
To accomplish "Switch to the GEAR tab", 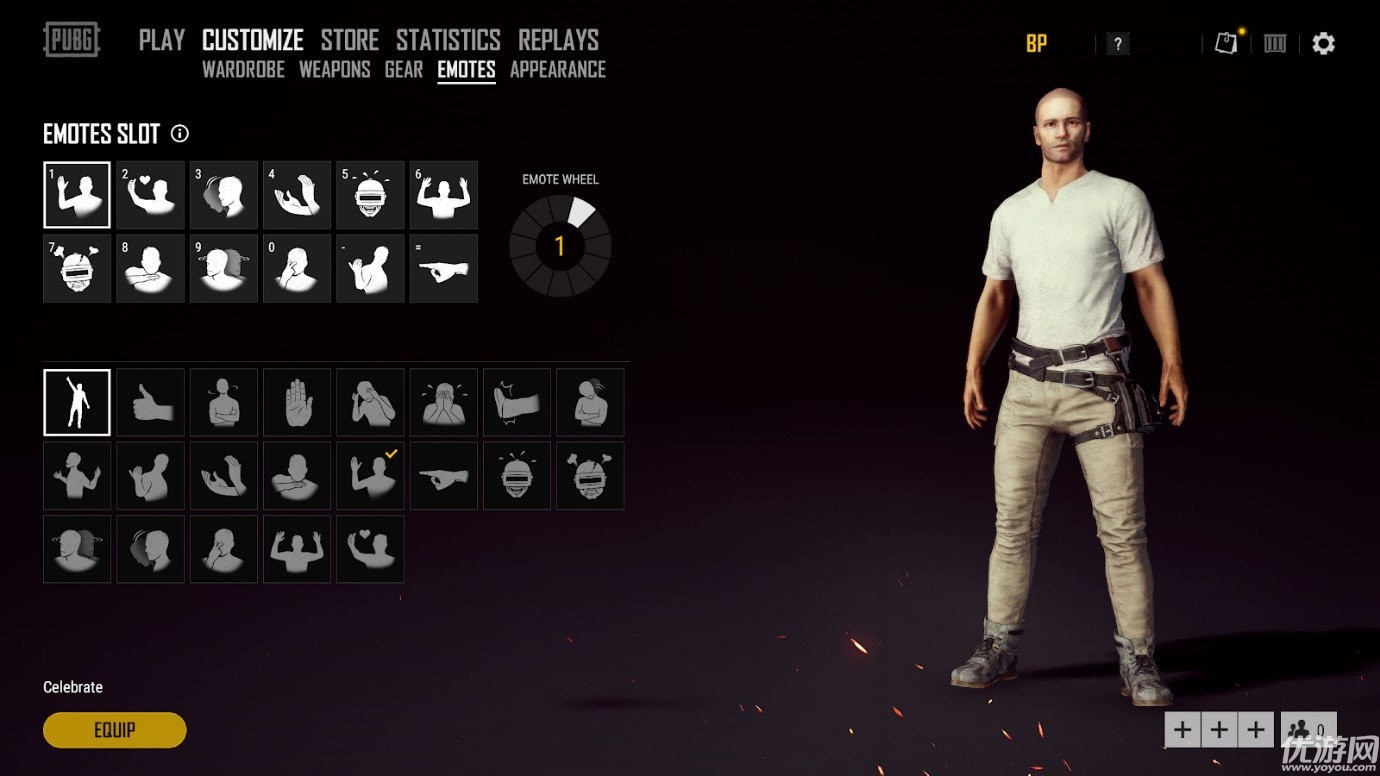I will point(404,70).
